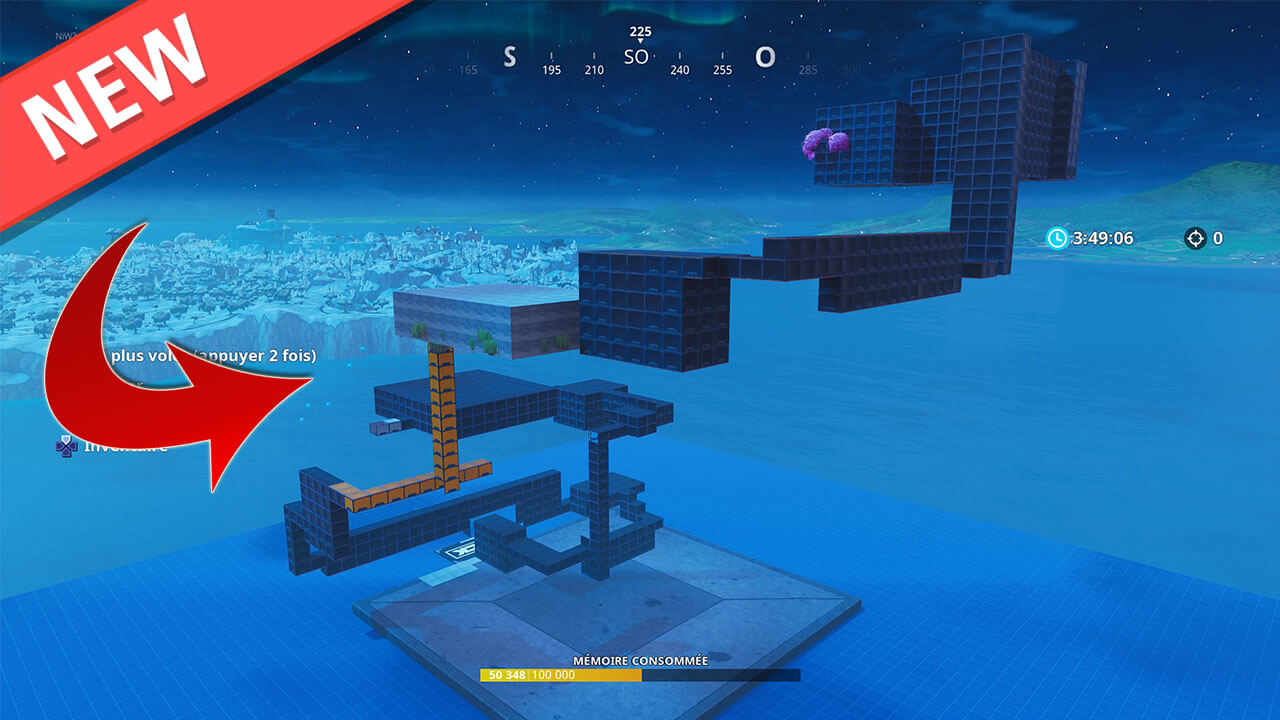Screen dimensions: 1280x720
Task: Select the crosshair eliminations icon
Action: point(1196,239)
